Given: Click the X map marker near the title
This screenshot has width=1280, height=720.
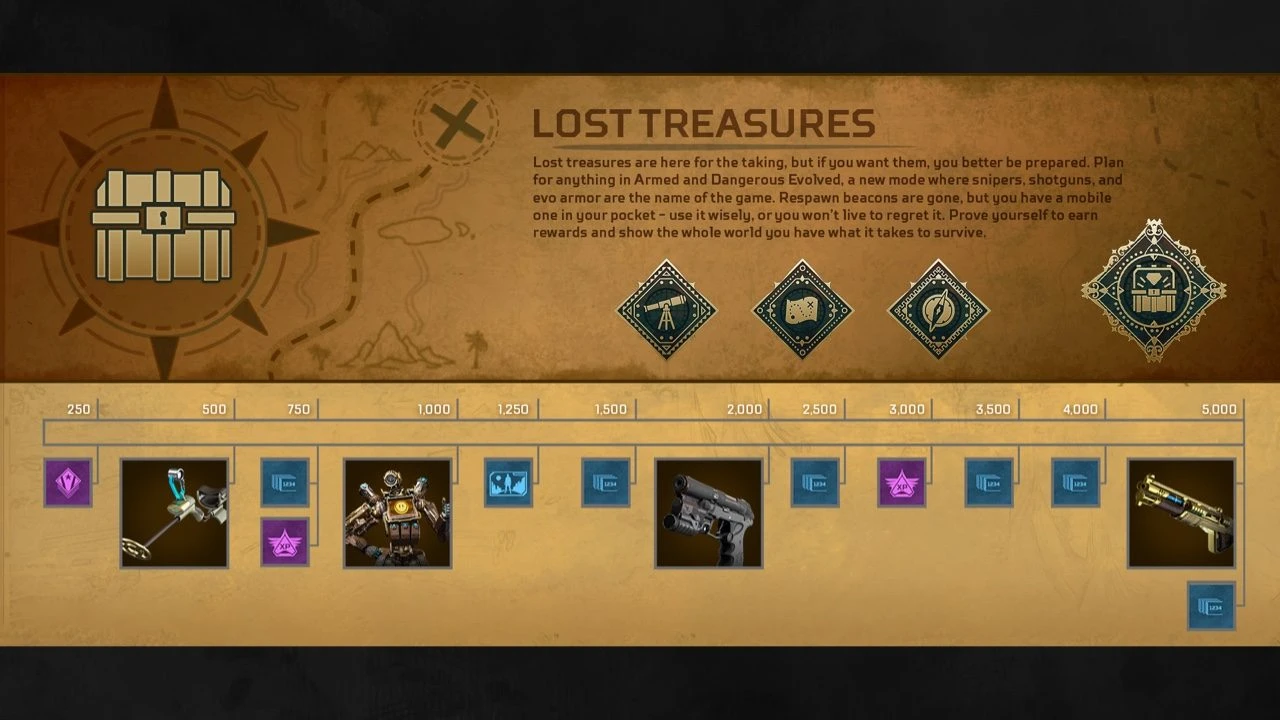Looking at the screenshot, I should (455, 123).
